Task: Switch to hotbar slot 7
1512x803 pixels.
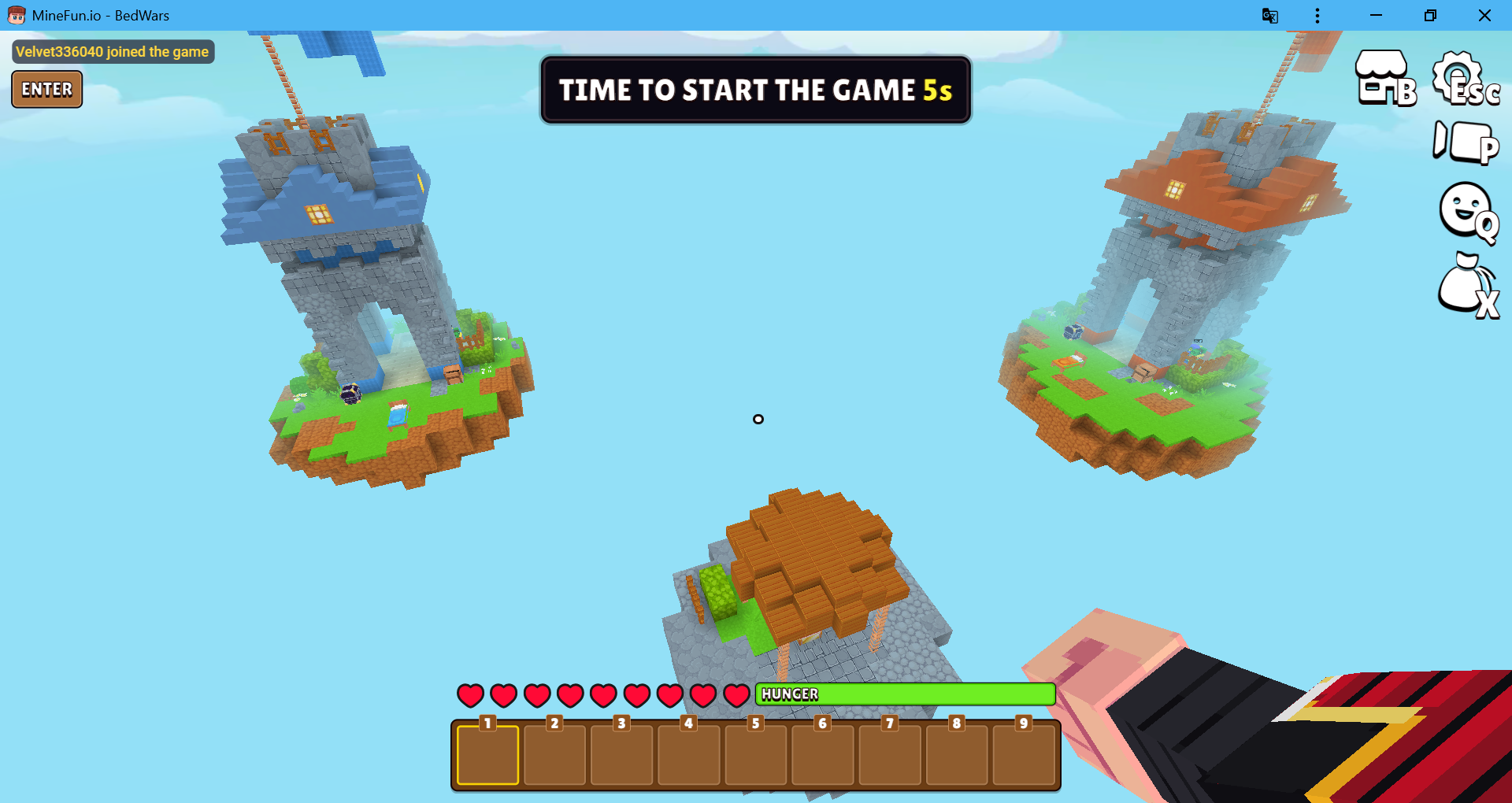Action: point(889,756)
